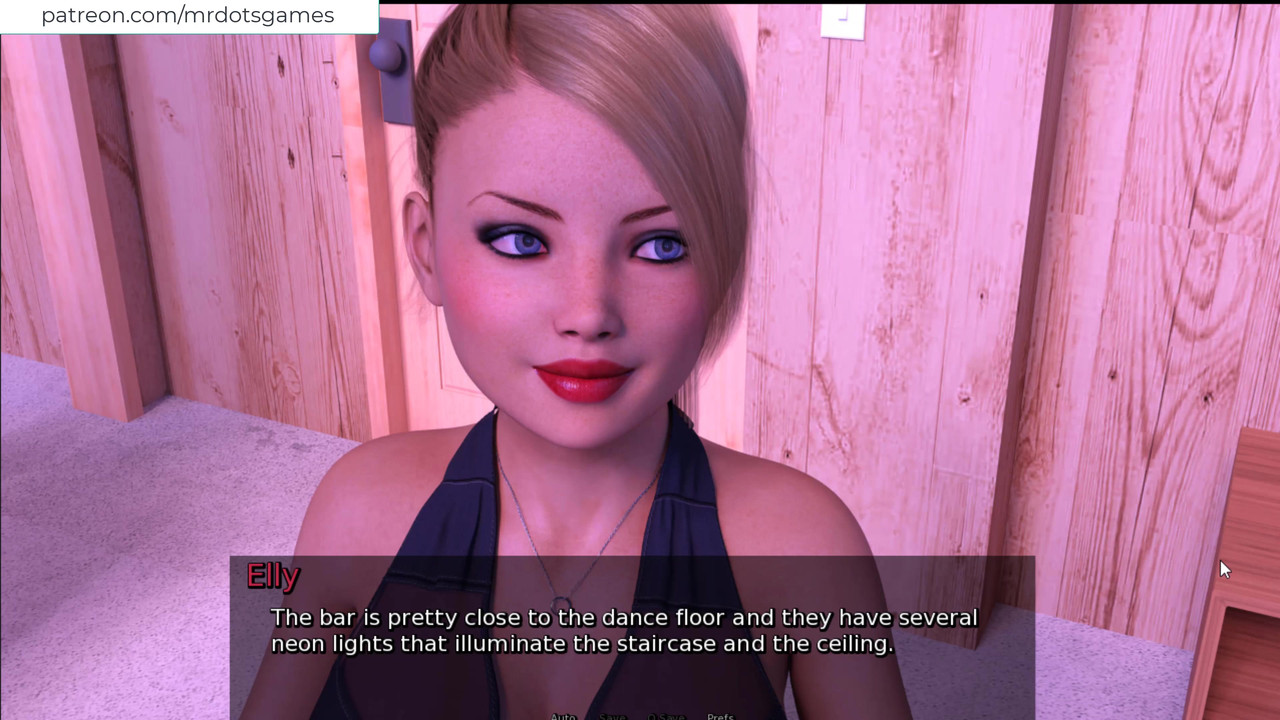Visit the patreon.com/mrdotsgames link
This screenshot has height=720, width=1280.
pyautogui.click(x=188, y=16)
